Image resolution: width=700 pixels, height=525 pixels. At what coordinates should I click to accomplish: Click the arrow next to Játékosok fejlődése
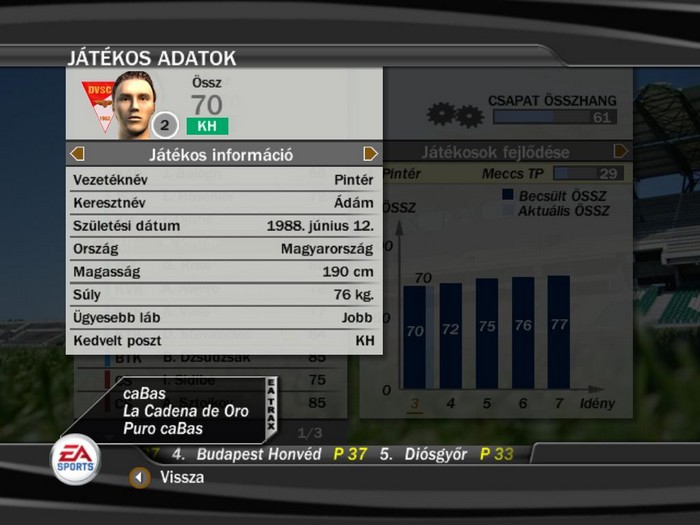(x=621, y=152)
